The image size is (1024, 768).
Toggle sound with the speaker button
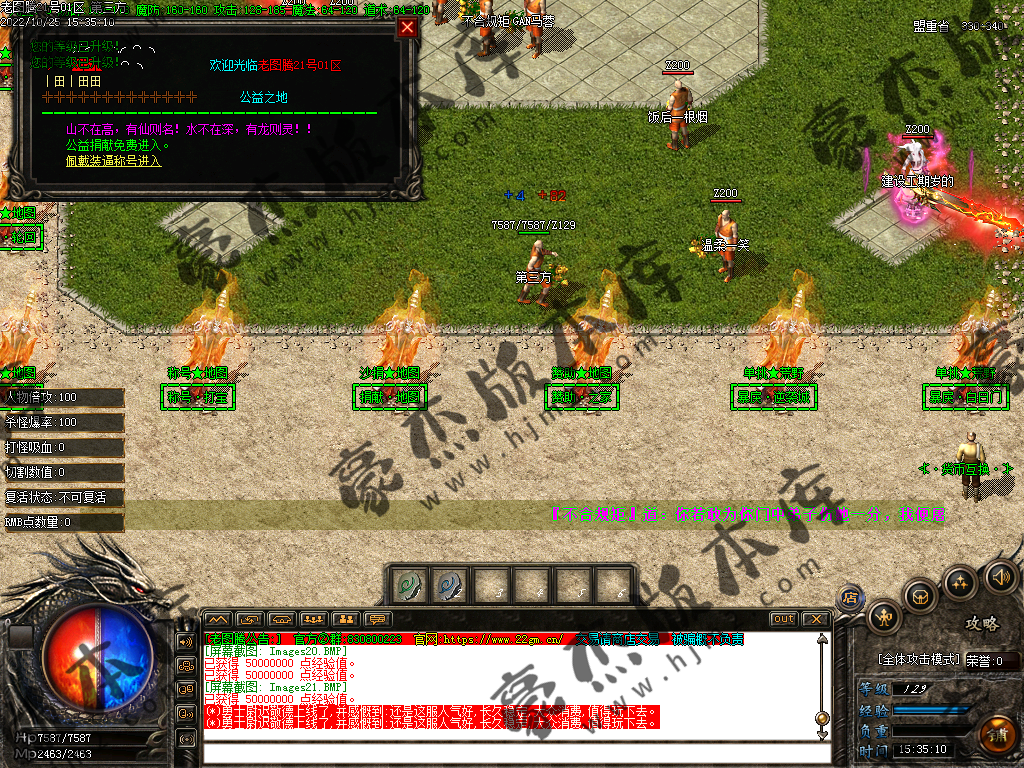coord(1000,576)
